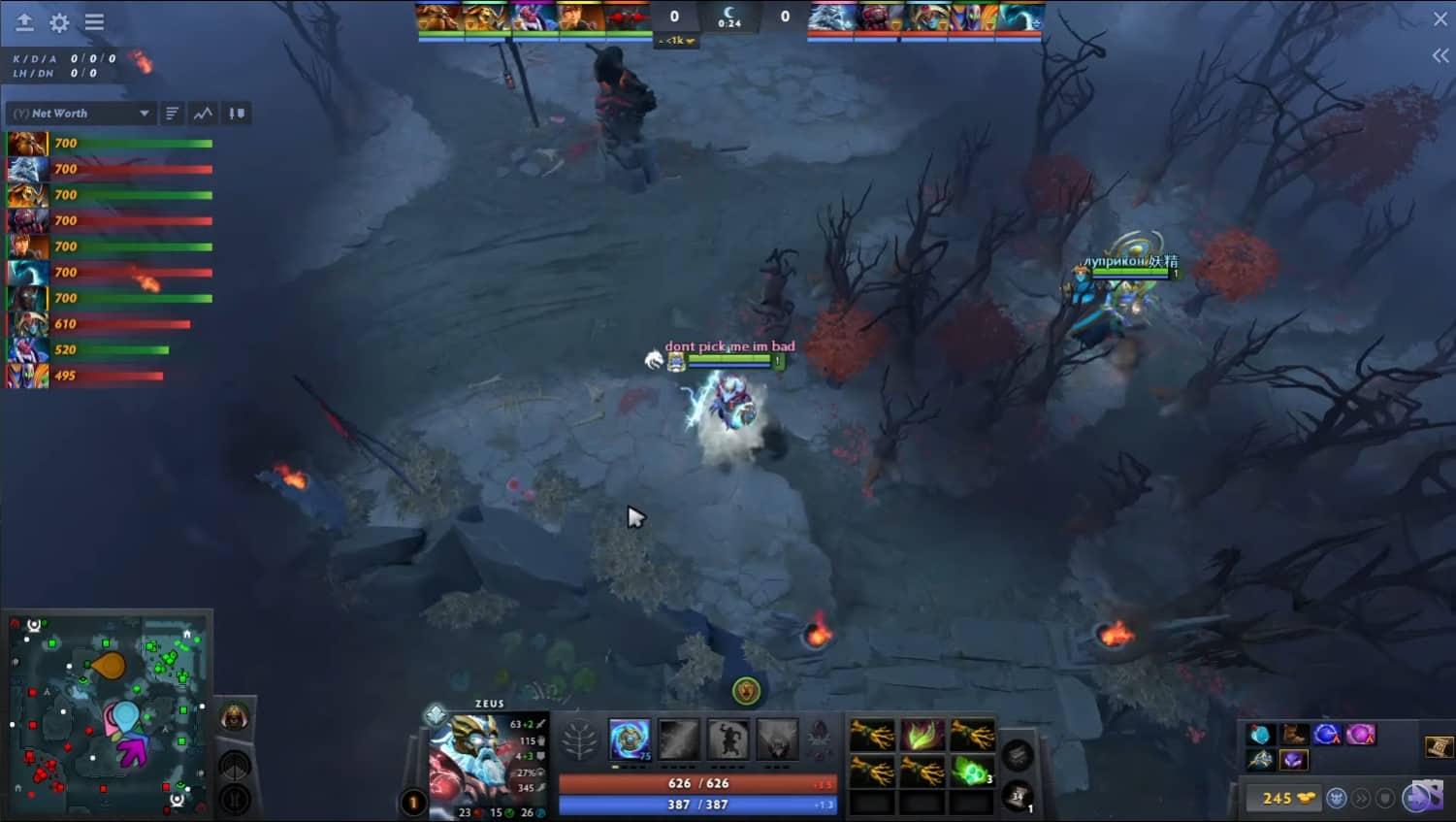Collapse the side panel with double arrows
Viewport: 1456px width, 822px height.
coord(1440,56)
